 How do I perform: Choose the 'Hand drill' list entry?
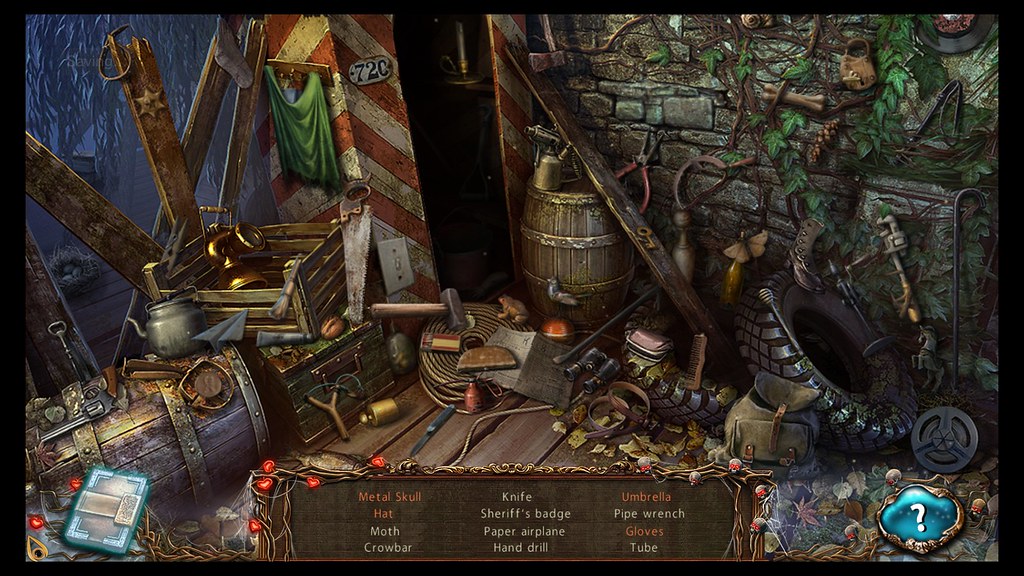[x=524, y=548]
